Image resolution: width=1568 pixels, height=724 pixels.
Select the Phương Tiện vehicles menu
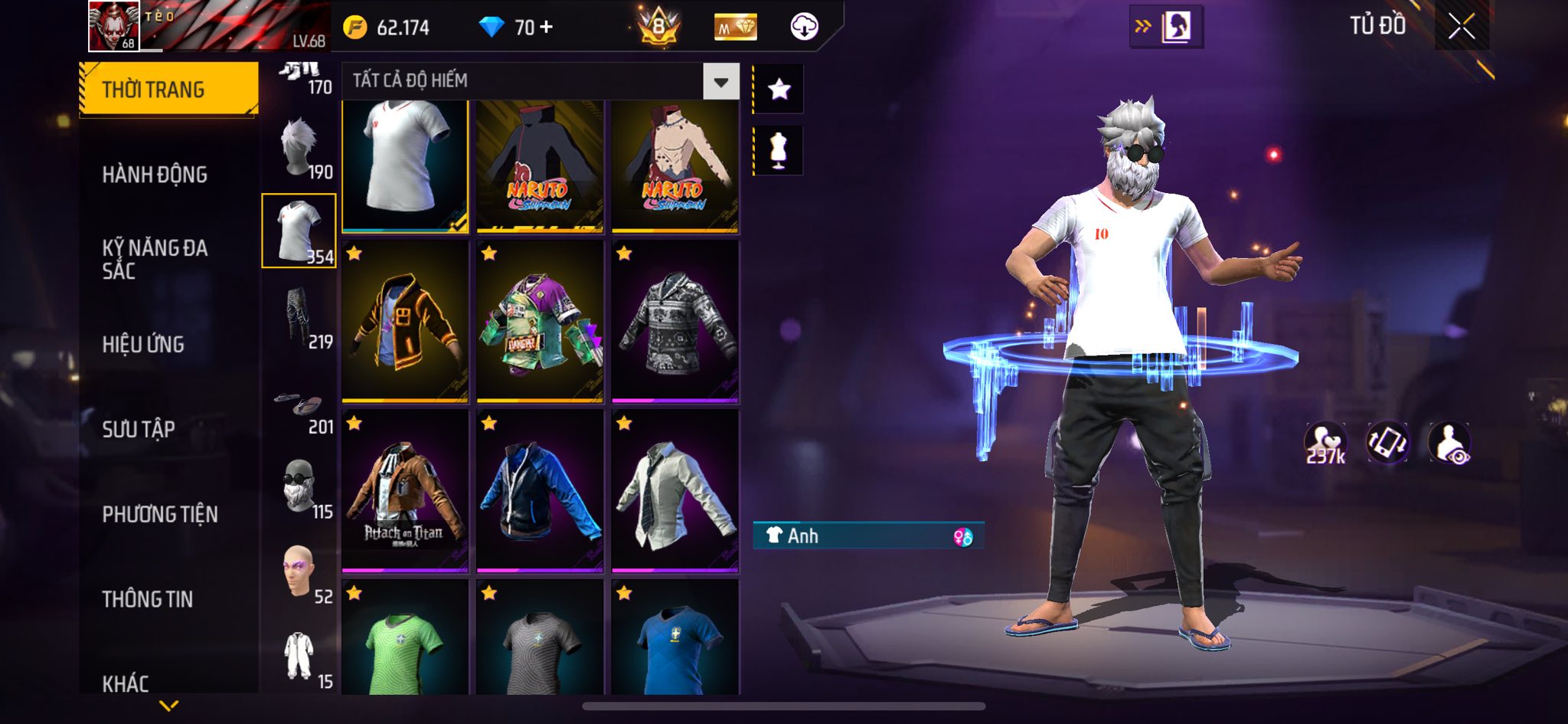[x=160, y=514]
